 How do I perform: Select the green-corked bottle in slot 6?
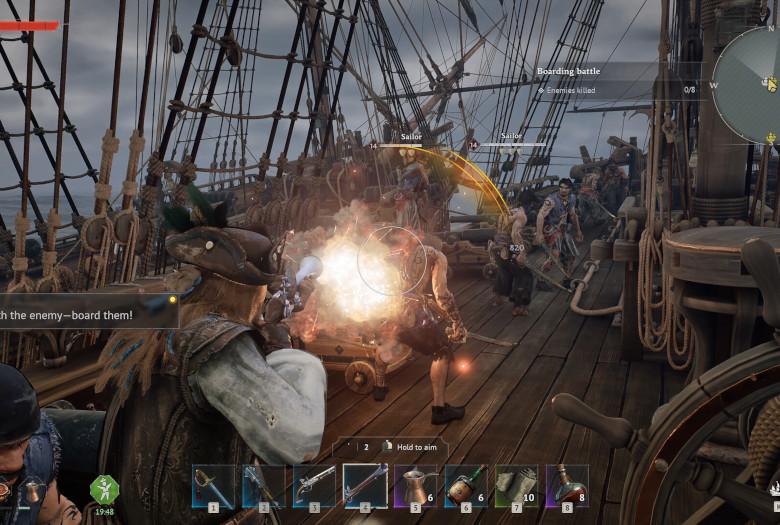tap(465, 486)
